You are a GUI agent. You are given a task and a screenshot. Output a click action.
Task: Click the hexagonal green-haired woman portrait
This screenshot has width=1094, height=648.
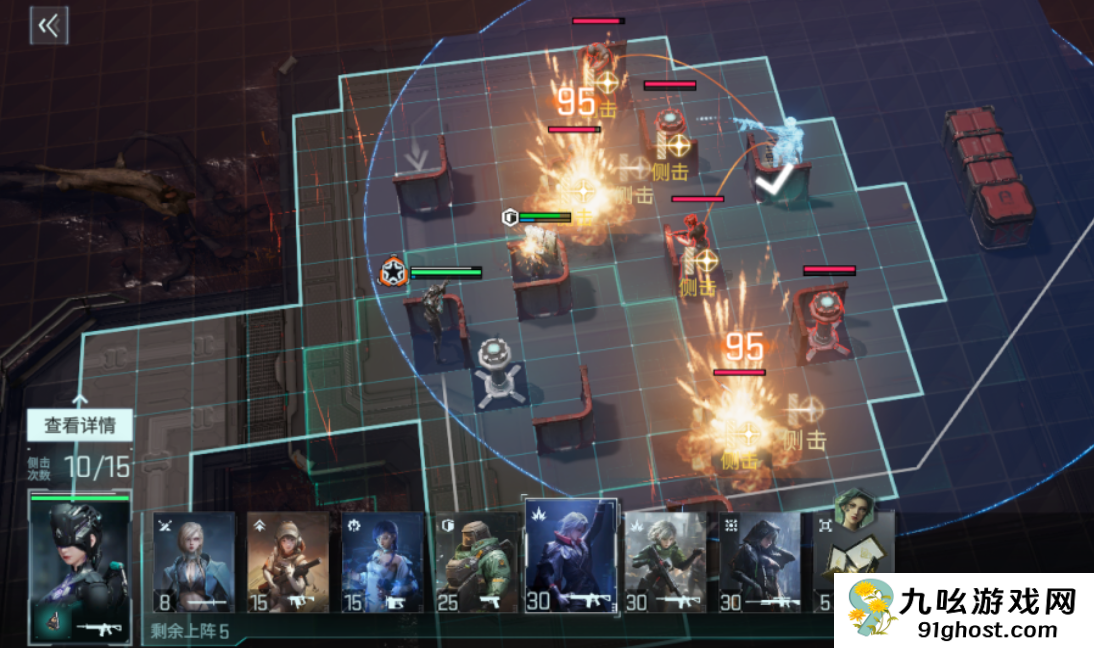point(853,511)
